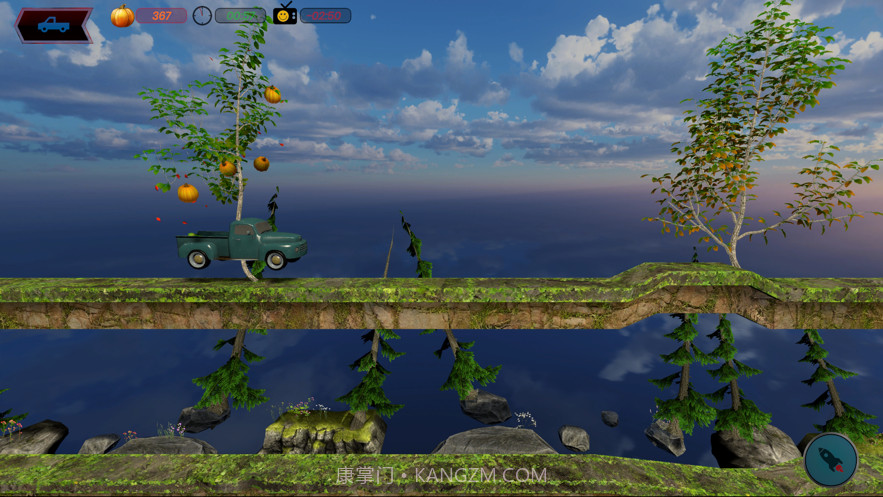The width and height of the screenshot is (883, 497).
Task: Activate the rocket boost button
Action: pyautogui.click(x=830, y=460)
